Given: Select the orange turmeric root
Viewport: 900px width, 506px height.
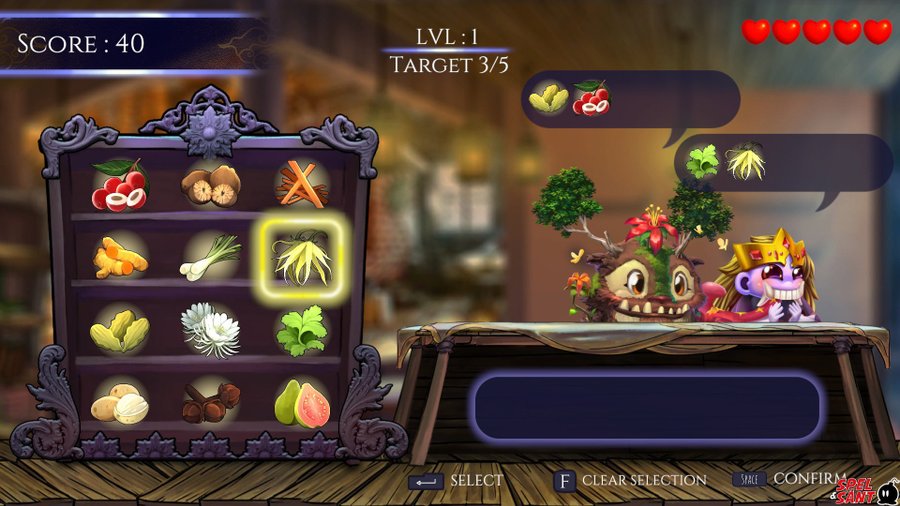Looking at the screenshot, I should [x=119, y=257].
